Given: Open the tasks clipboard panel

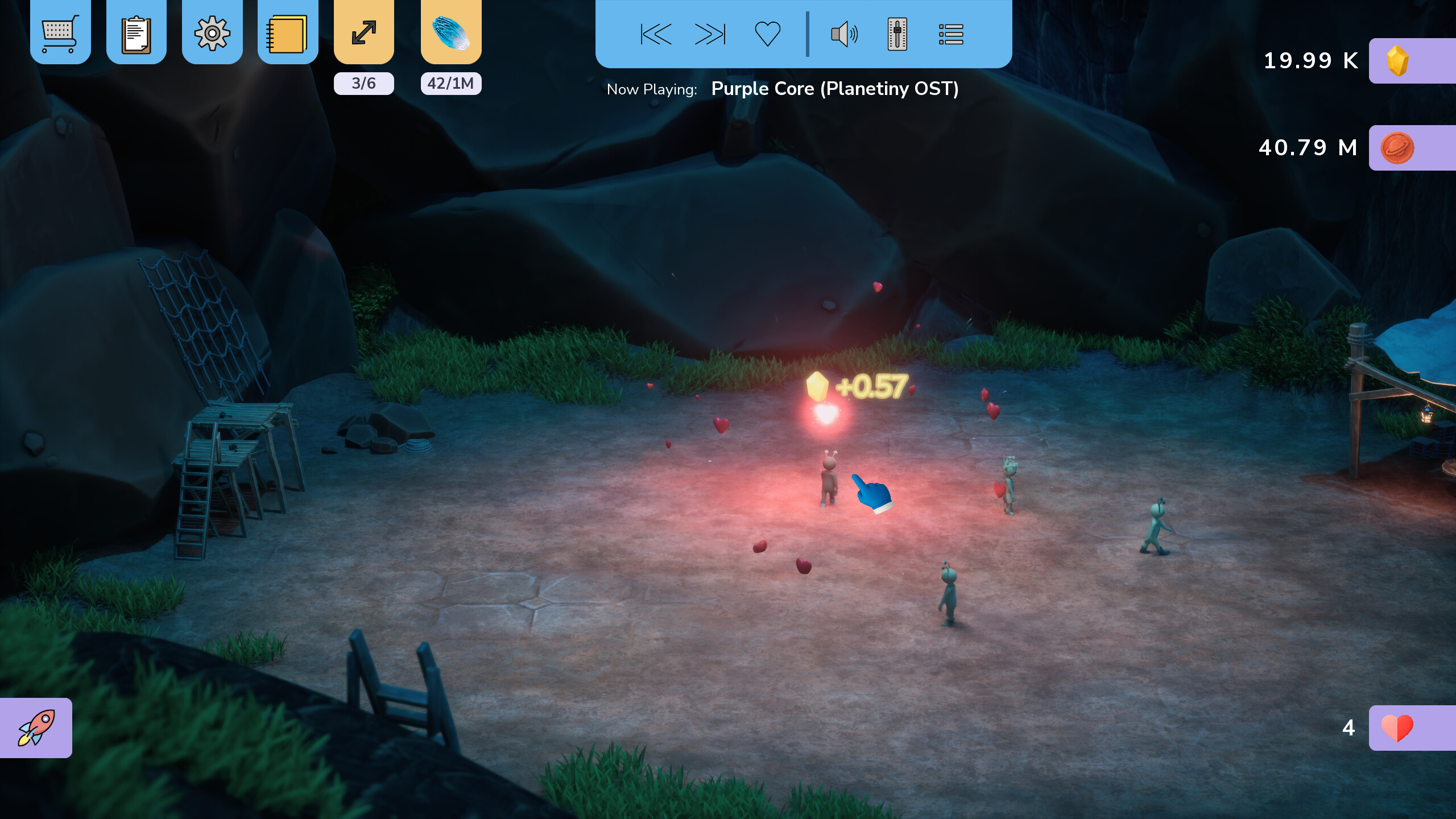Looking at the screenshot, I should (x=136, y=33).
